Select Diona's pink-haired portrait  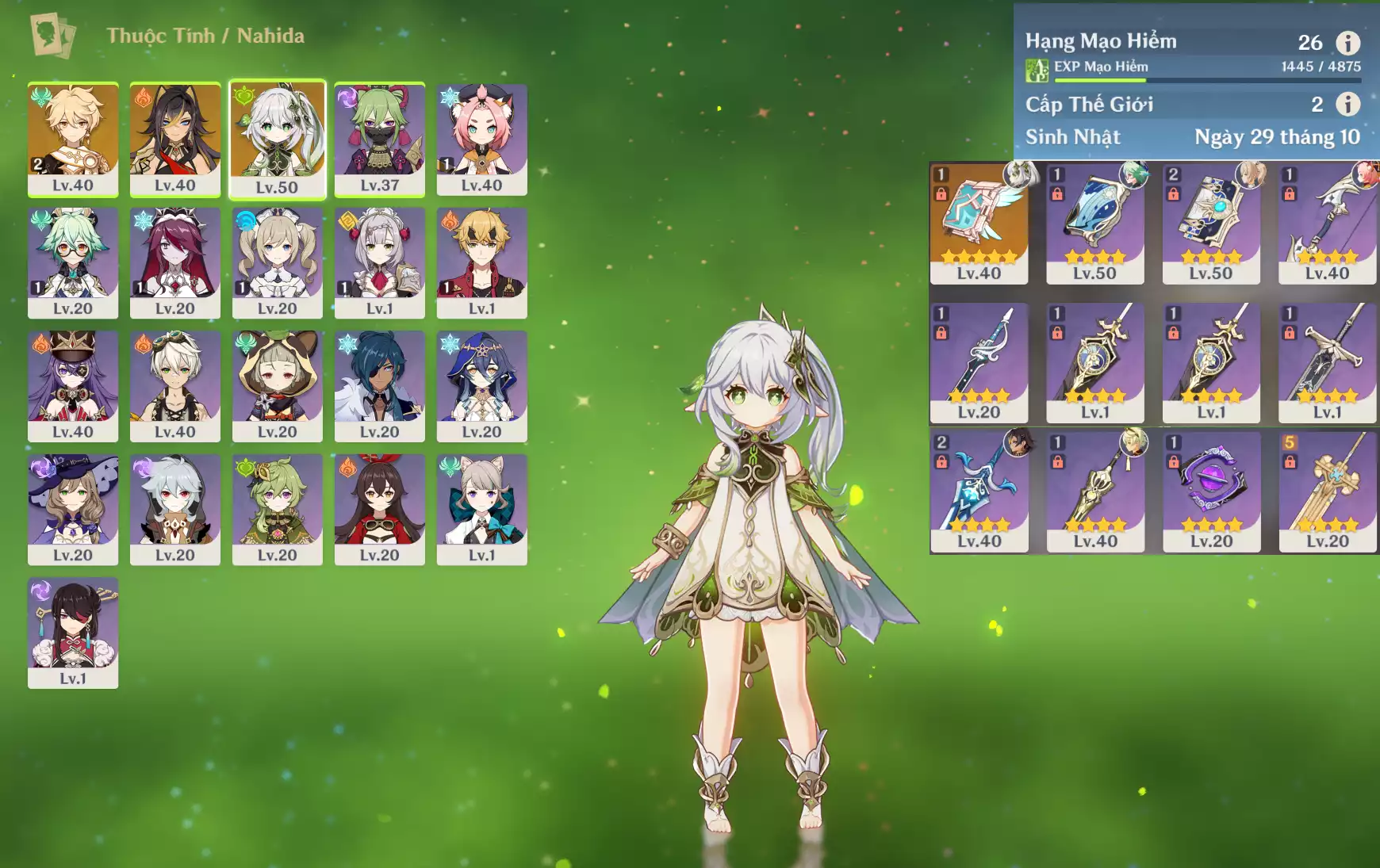(481, 138)
